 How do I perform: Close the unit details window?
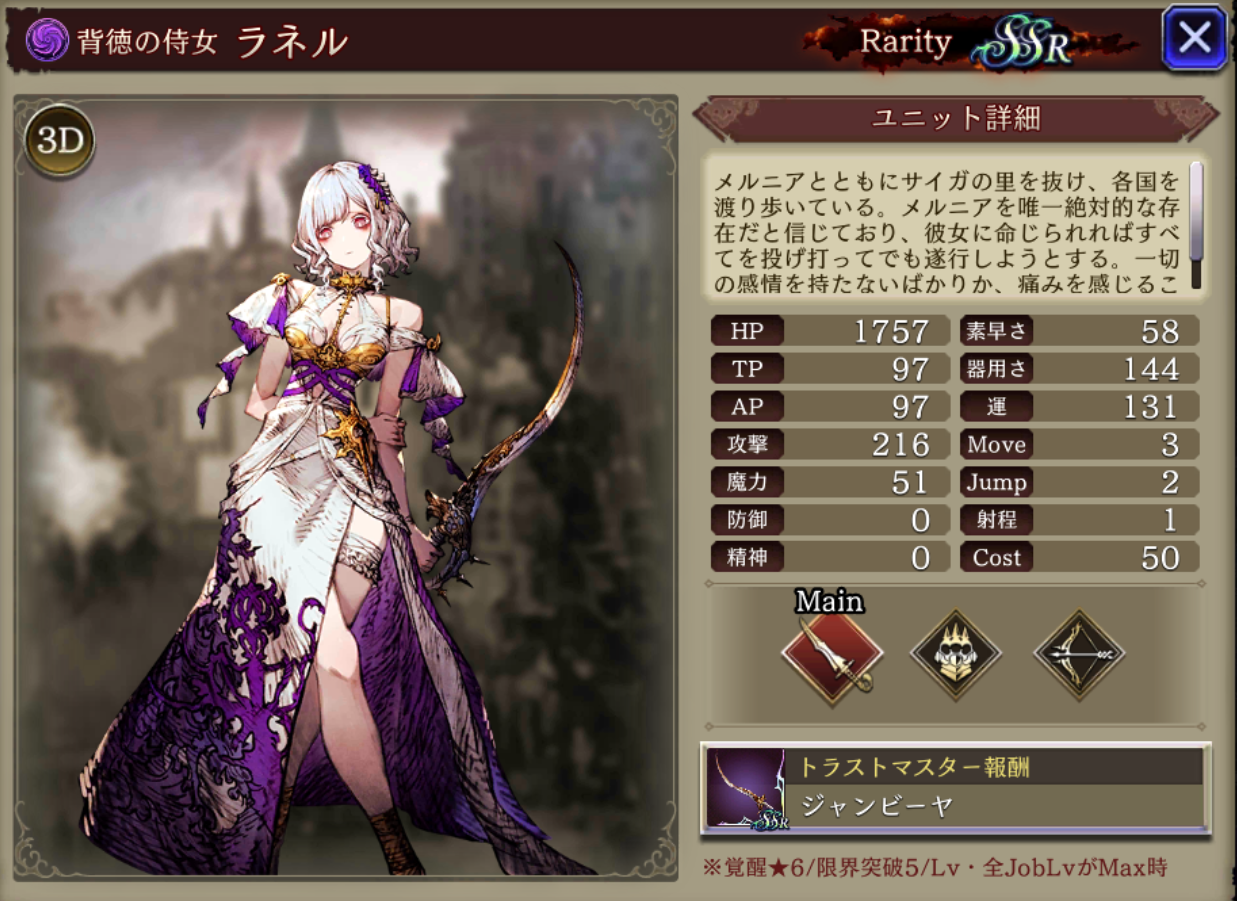coord(1194,39)
